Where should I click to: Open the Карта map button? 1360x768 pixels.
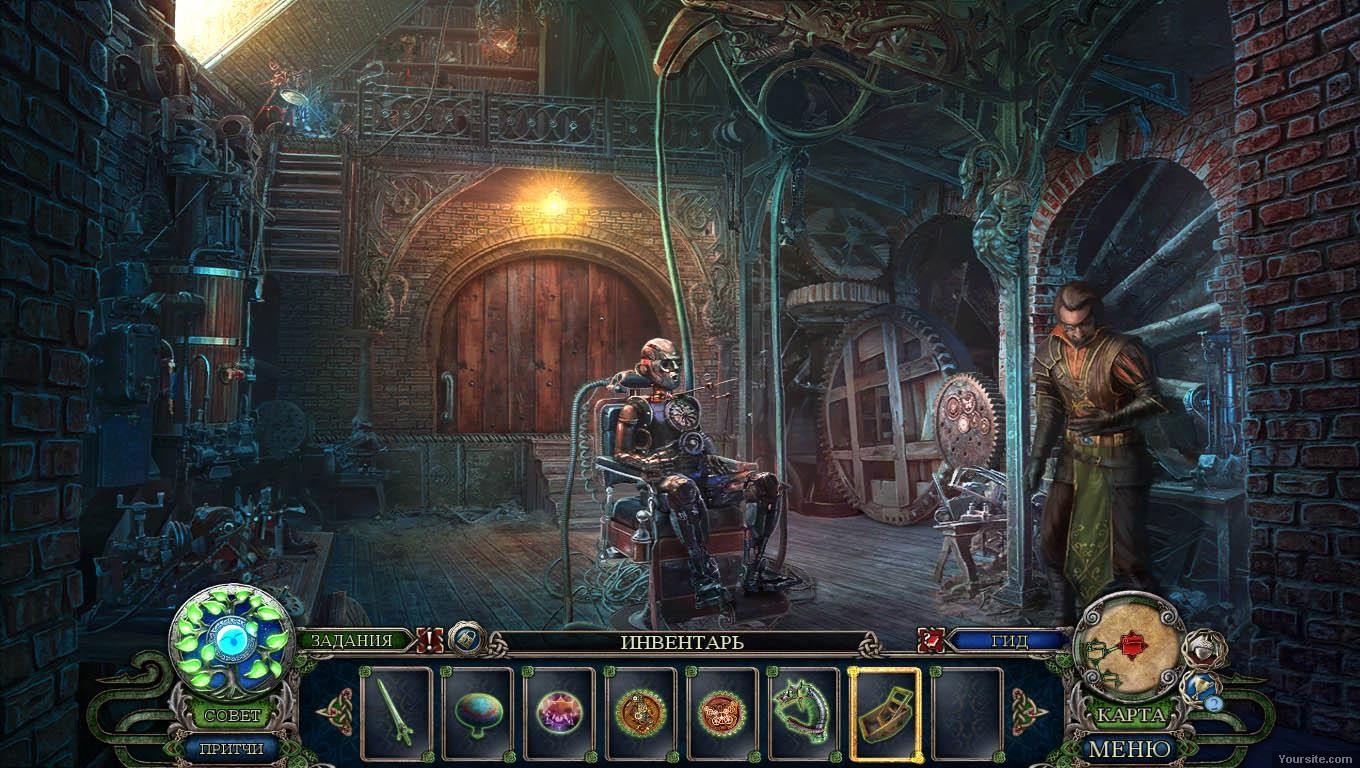click(x=1129, y=716)
